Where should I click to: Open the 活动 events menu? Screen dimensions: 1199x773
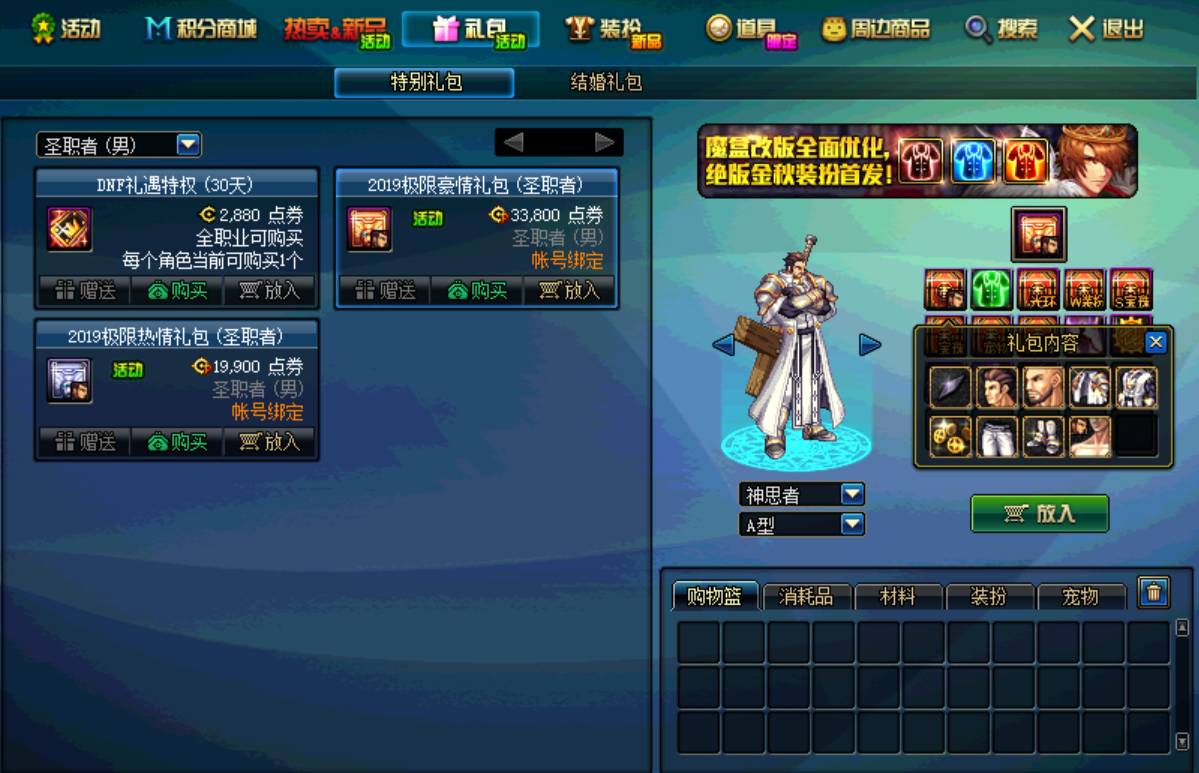point(66,29)
